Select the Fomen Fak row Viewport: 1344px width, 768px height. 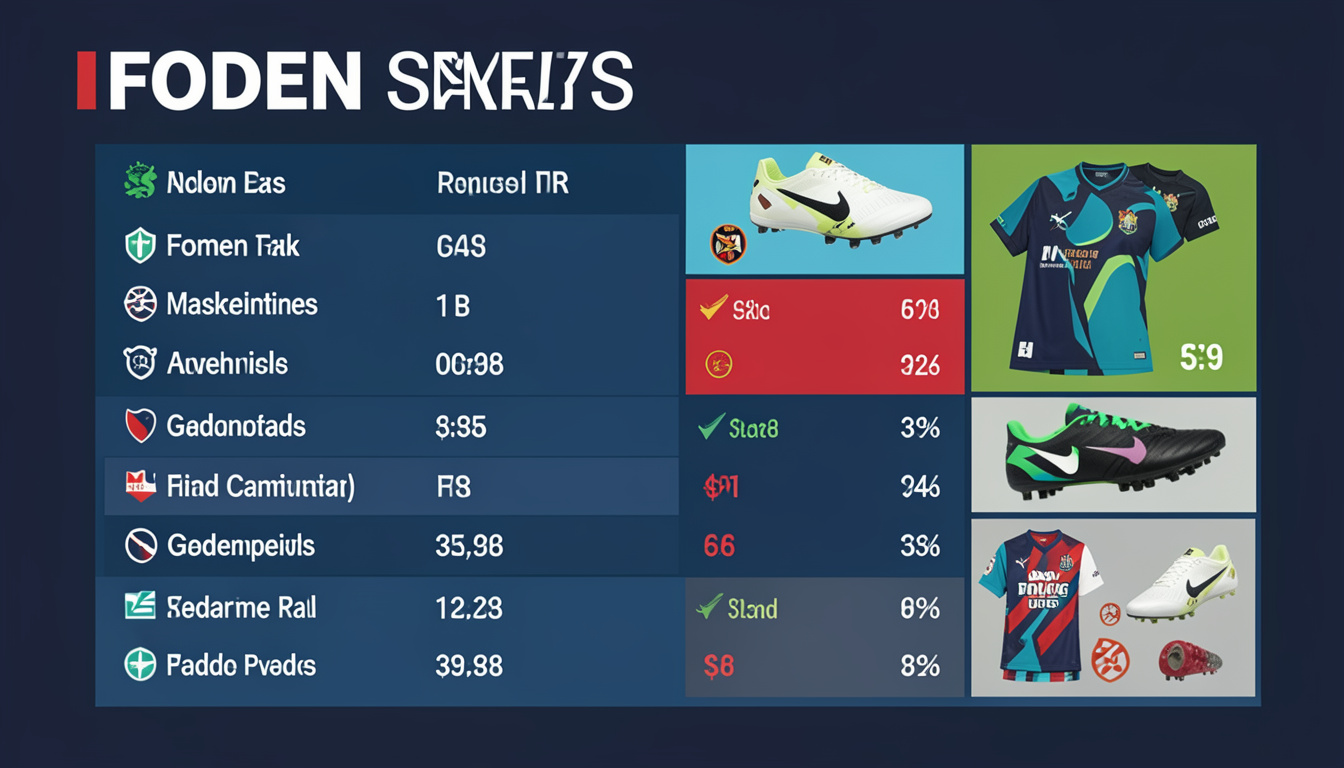[385, 245]
